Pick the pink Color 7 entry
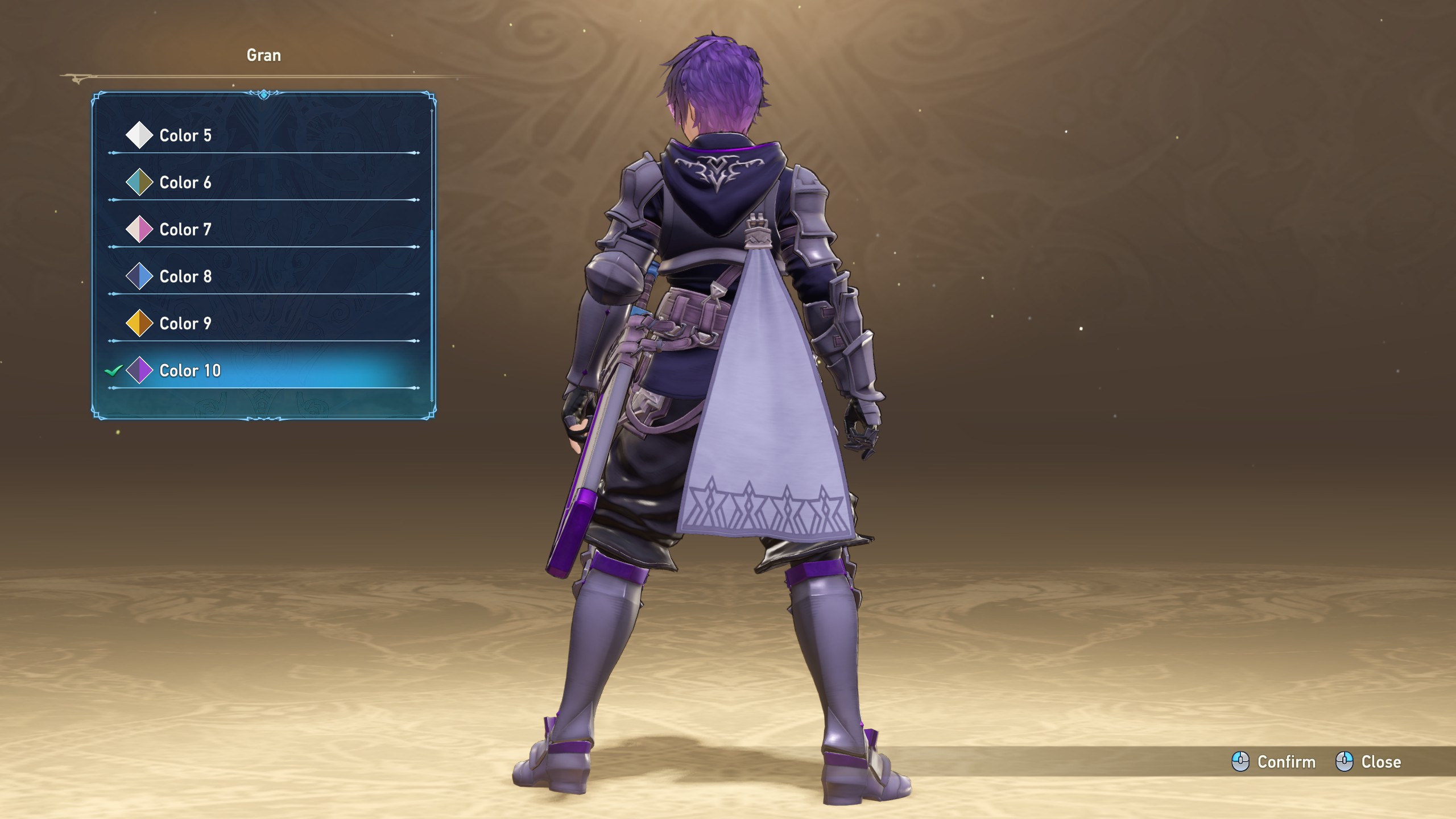Viewport: 1456px width, 819px height. tap(185, 230)
